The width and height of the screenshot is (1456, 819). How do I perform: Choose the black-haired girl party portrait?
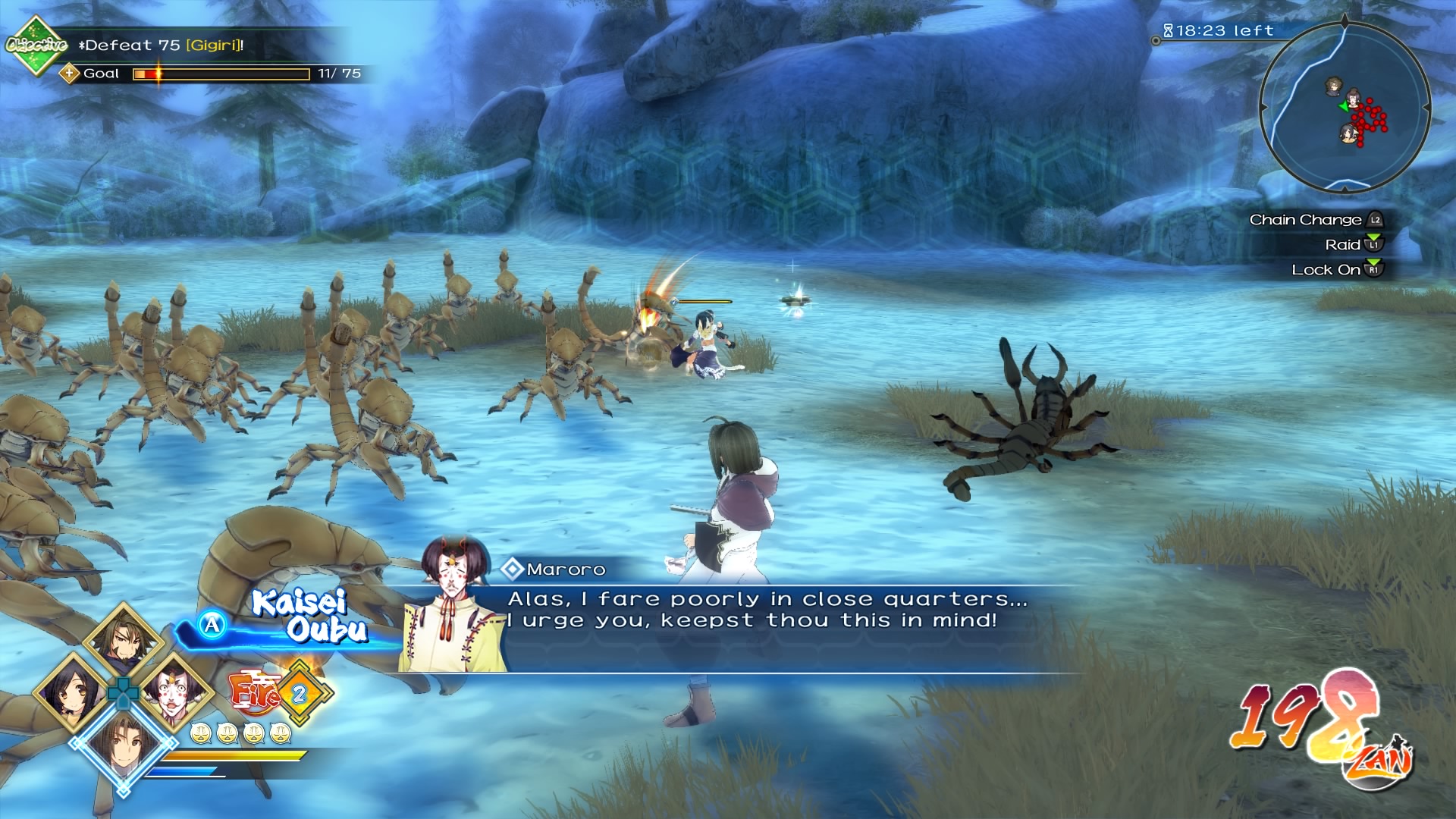tap(71, 692)
